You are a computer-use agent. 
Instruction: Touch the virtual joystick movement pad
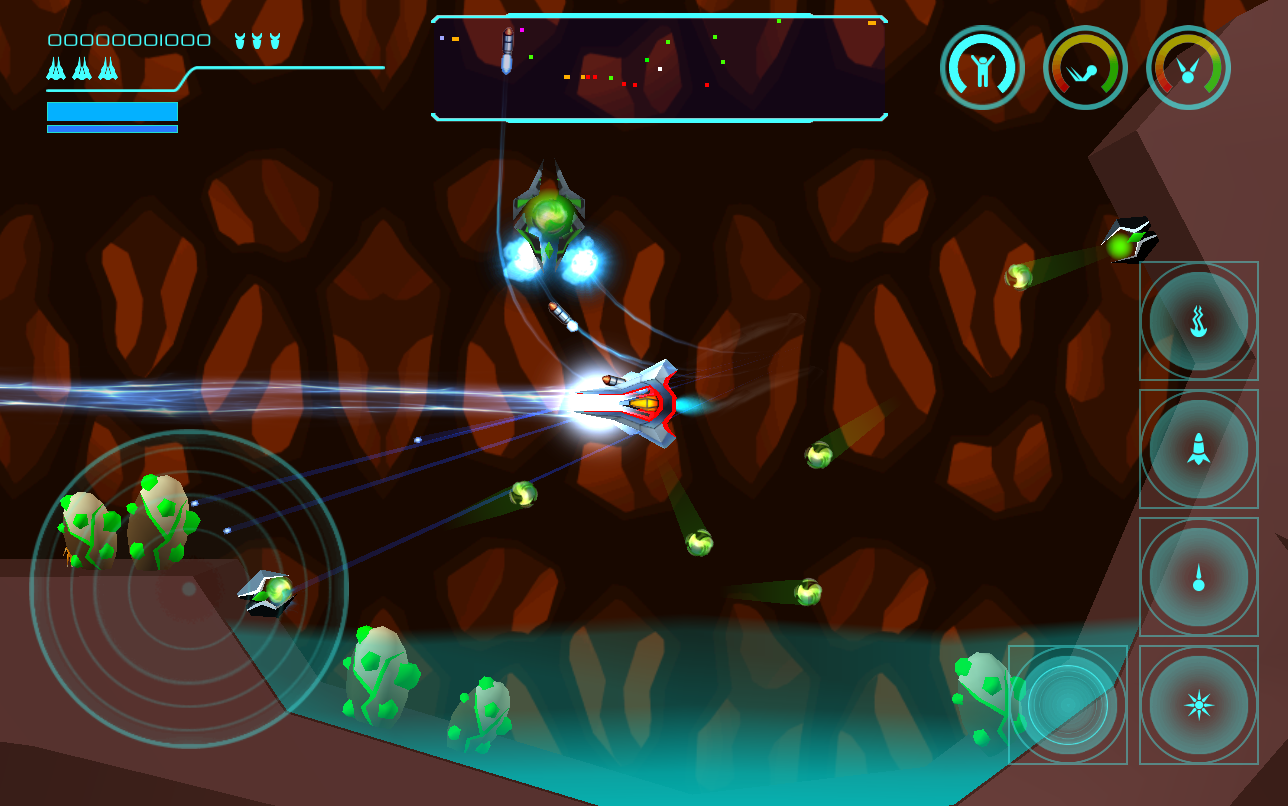[x=189, y=589]
